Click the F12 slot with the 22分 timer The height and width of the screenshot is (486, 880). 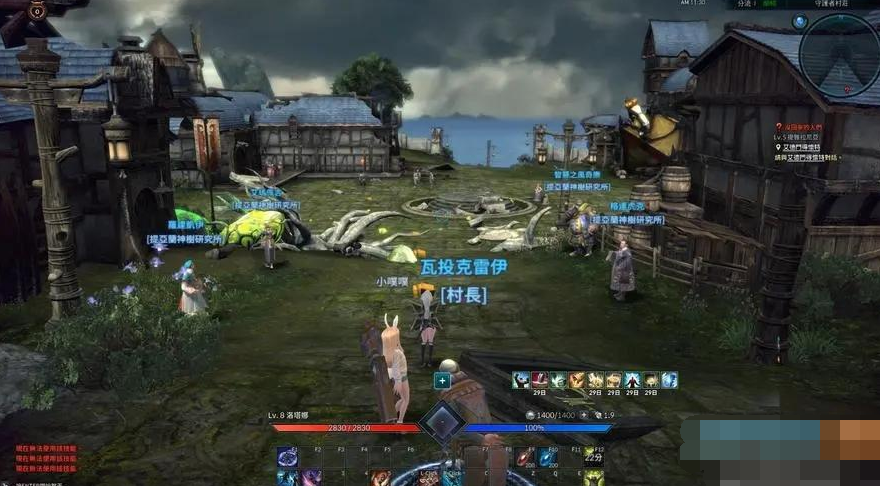[x=595, y=458]
